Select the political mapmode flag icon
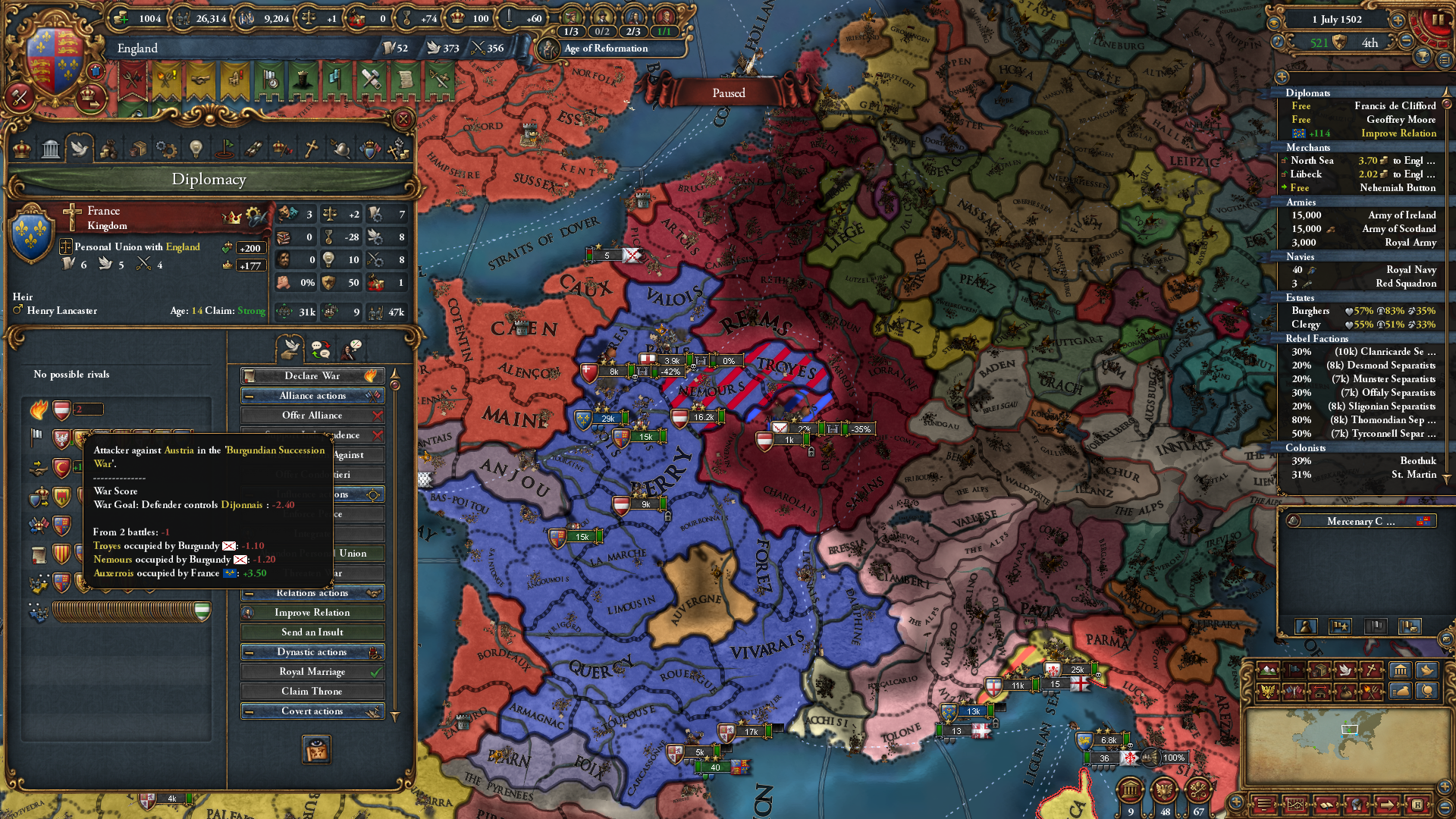 coord(1294,670)
